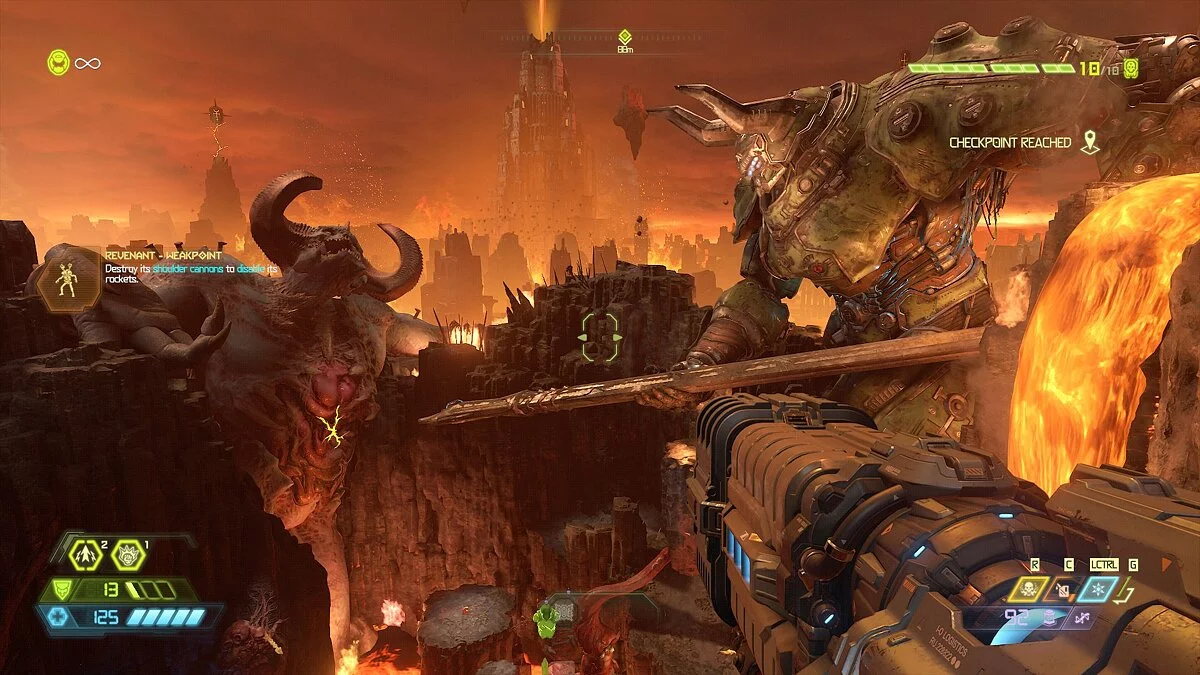
Task: Click the blue health cross icon
Action: pos(58,617)
